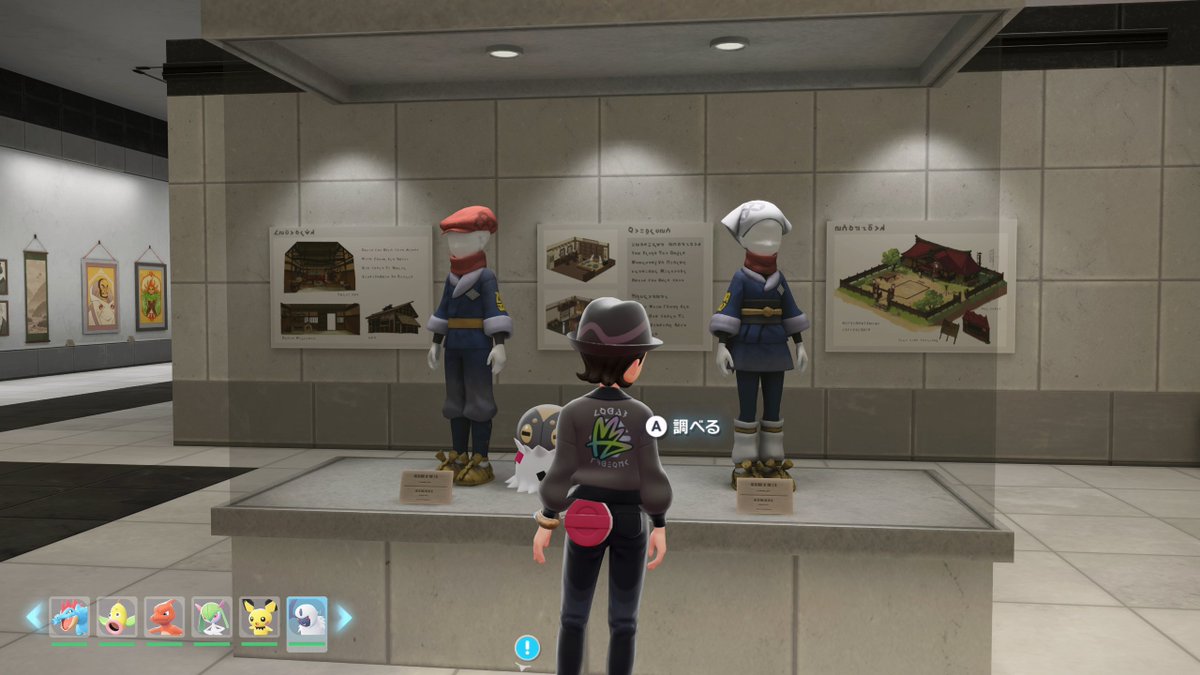The width and height of the screenshot is (1200, 675).
Task: Select Feraligatr in the party bar
Action: [x=69, y=617]
